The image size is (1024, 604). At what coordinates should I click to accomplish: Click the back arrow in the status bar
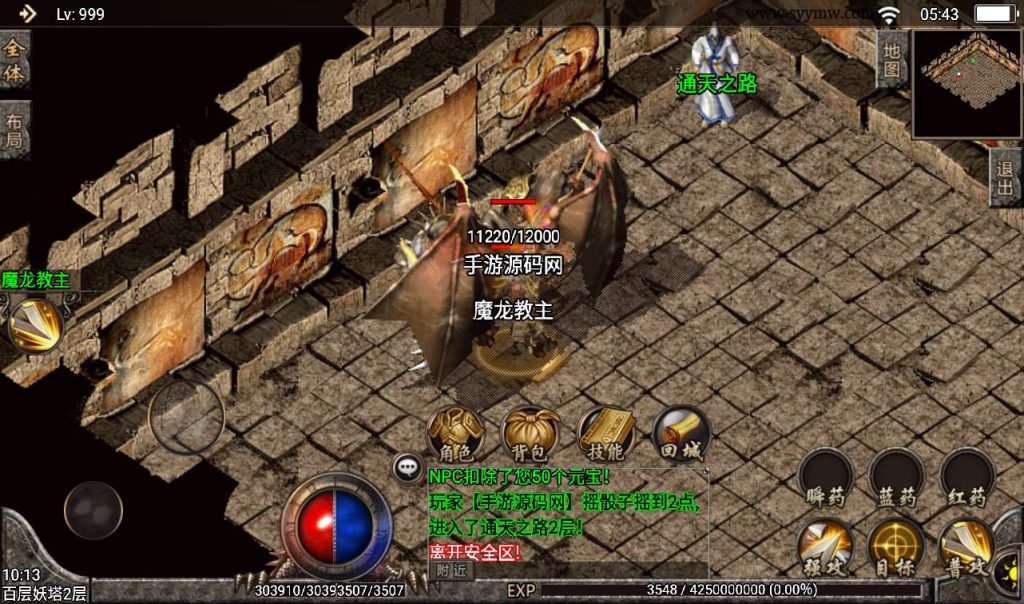point(27,13)
